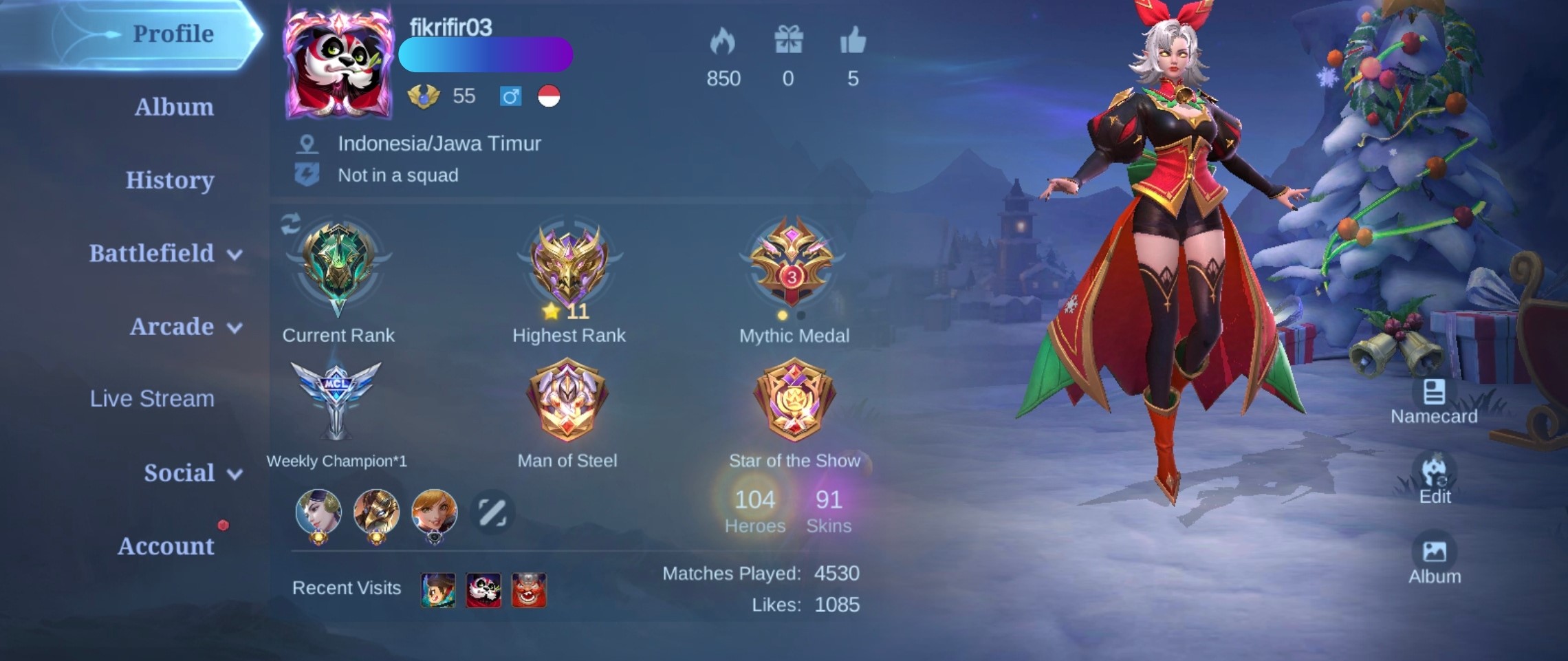Expand the Social section

193,473
